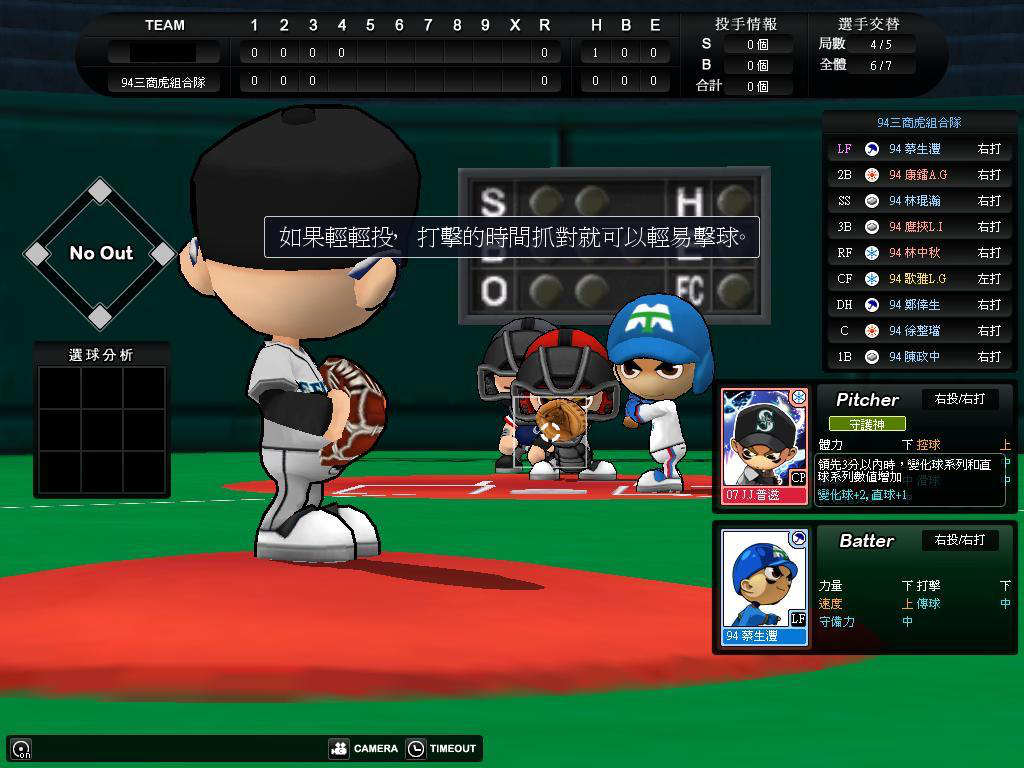
Task: Call a TIMEOUT
Action: pos(441,748)
